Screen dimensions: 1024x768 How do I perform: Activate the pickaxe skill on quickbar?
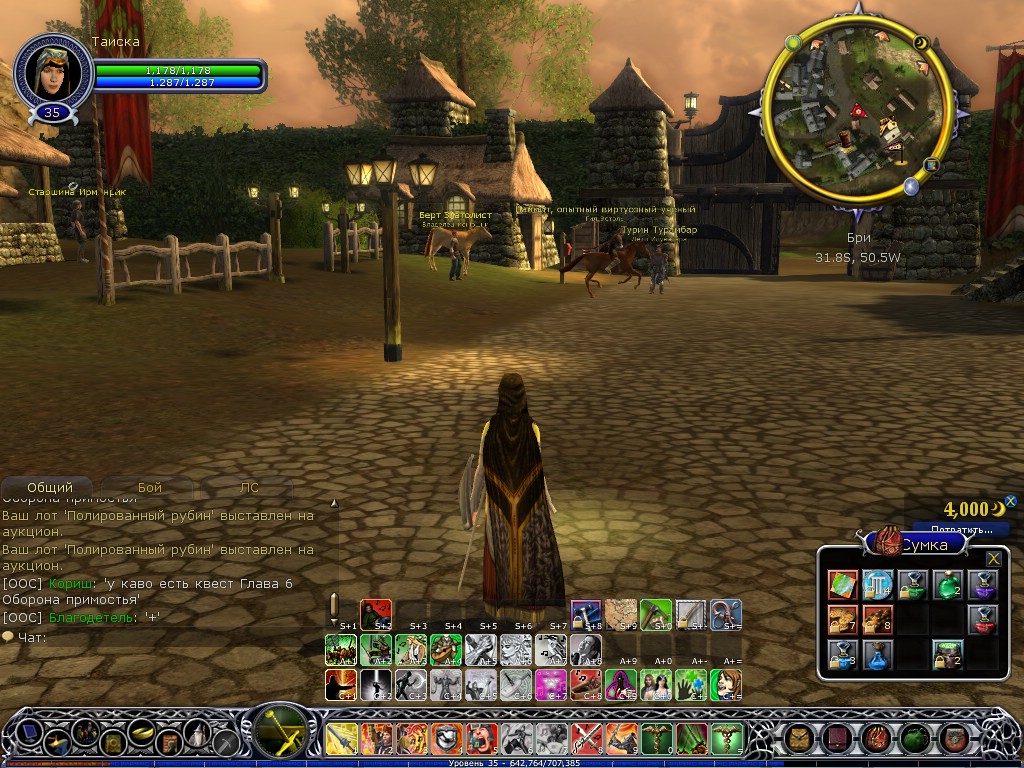[x=655, y=613]
